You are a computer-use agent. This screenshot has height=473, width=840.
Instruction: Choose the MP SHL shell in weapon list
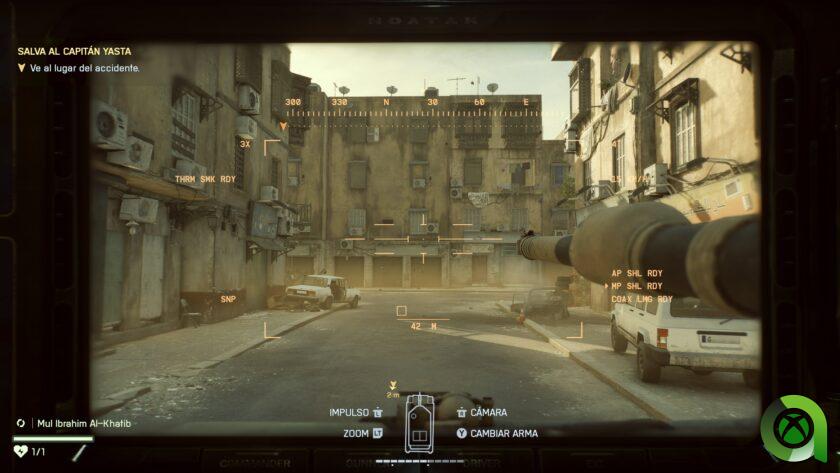pyautogui.click(x=641, y=286)
